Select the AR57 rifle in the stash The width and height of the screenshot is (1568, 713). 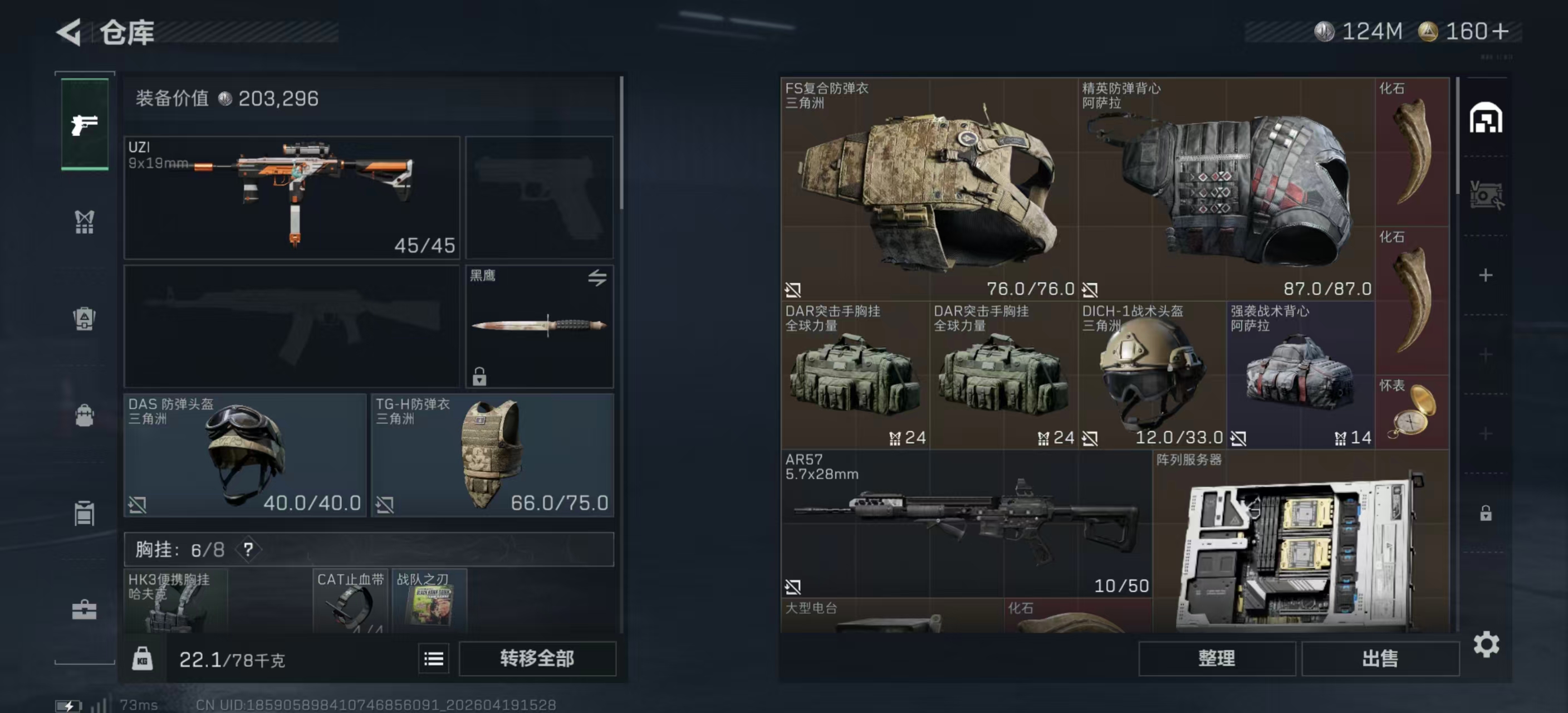966,524
